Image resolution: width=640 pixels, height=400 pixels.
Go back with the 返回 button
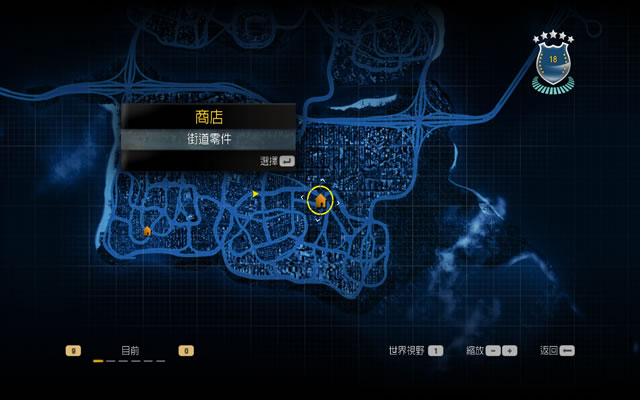click(x=567, y=351)
